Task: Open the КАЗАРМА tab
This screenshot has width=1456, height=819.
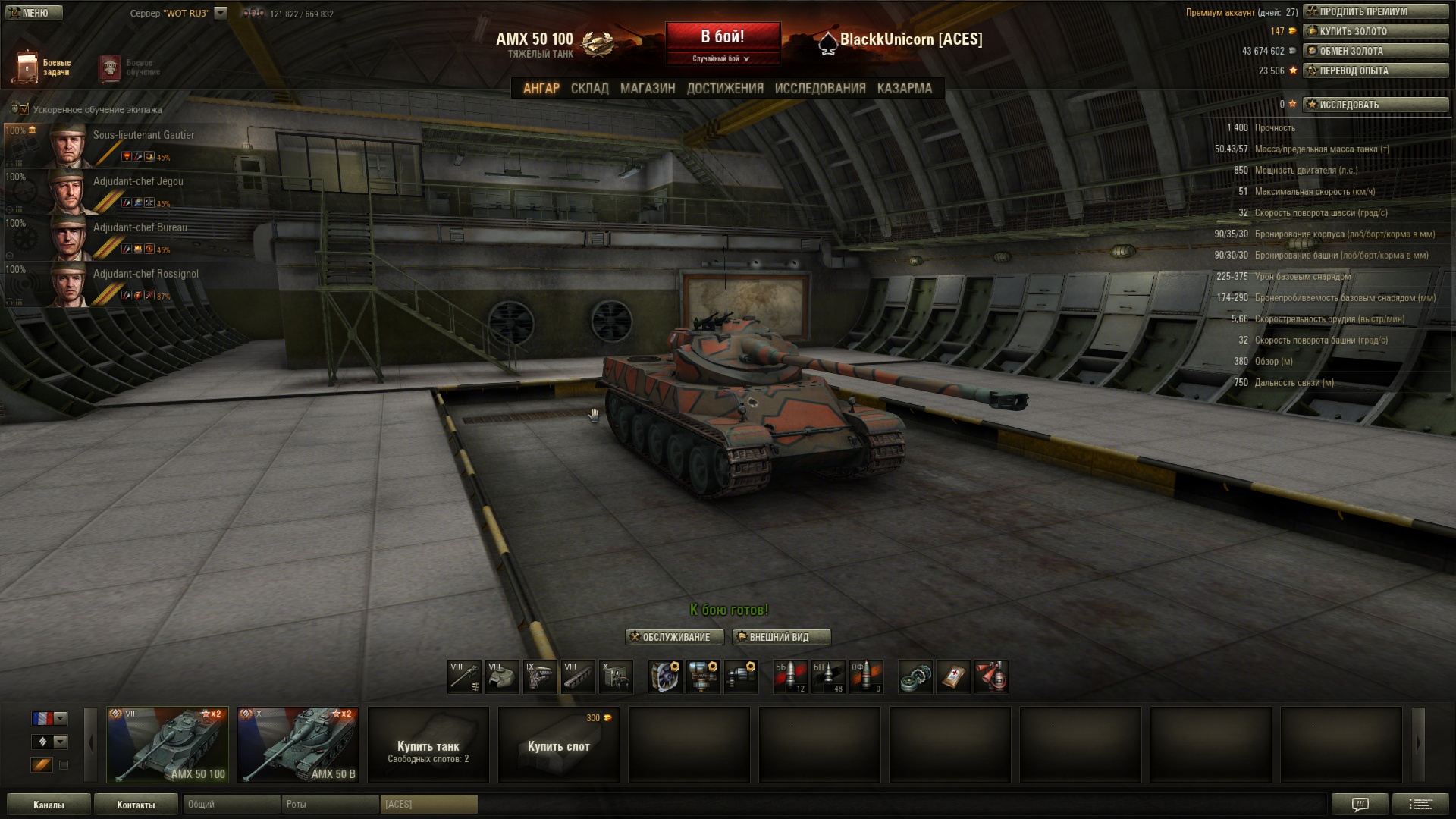Action: (904, 88)
